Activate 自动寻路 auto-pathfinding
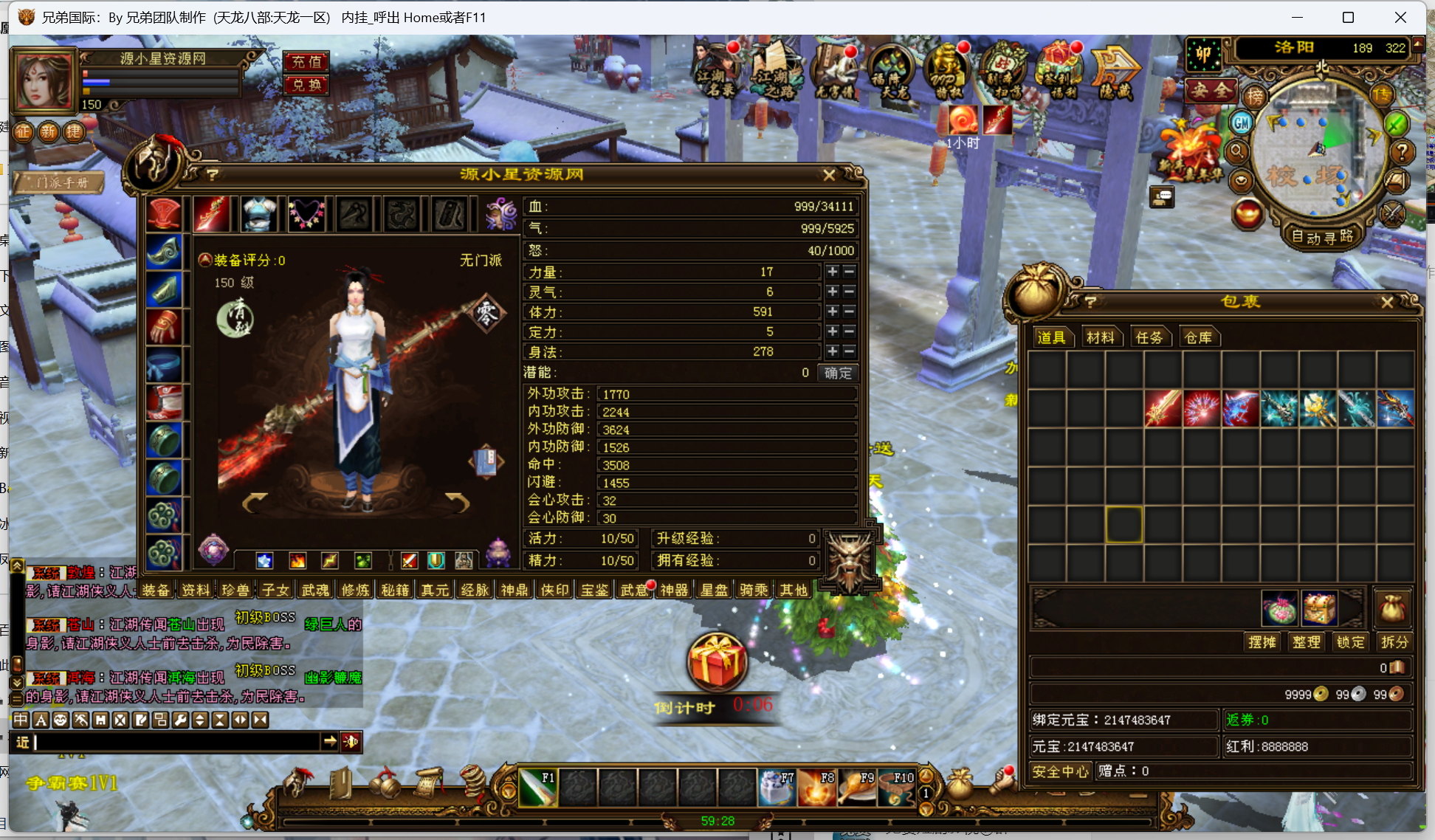The width and height of the screenshot is (1435, 840). [x=1322, y=237]
